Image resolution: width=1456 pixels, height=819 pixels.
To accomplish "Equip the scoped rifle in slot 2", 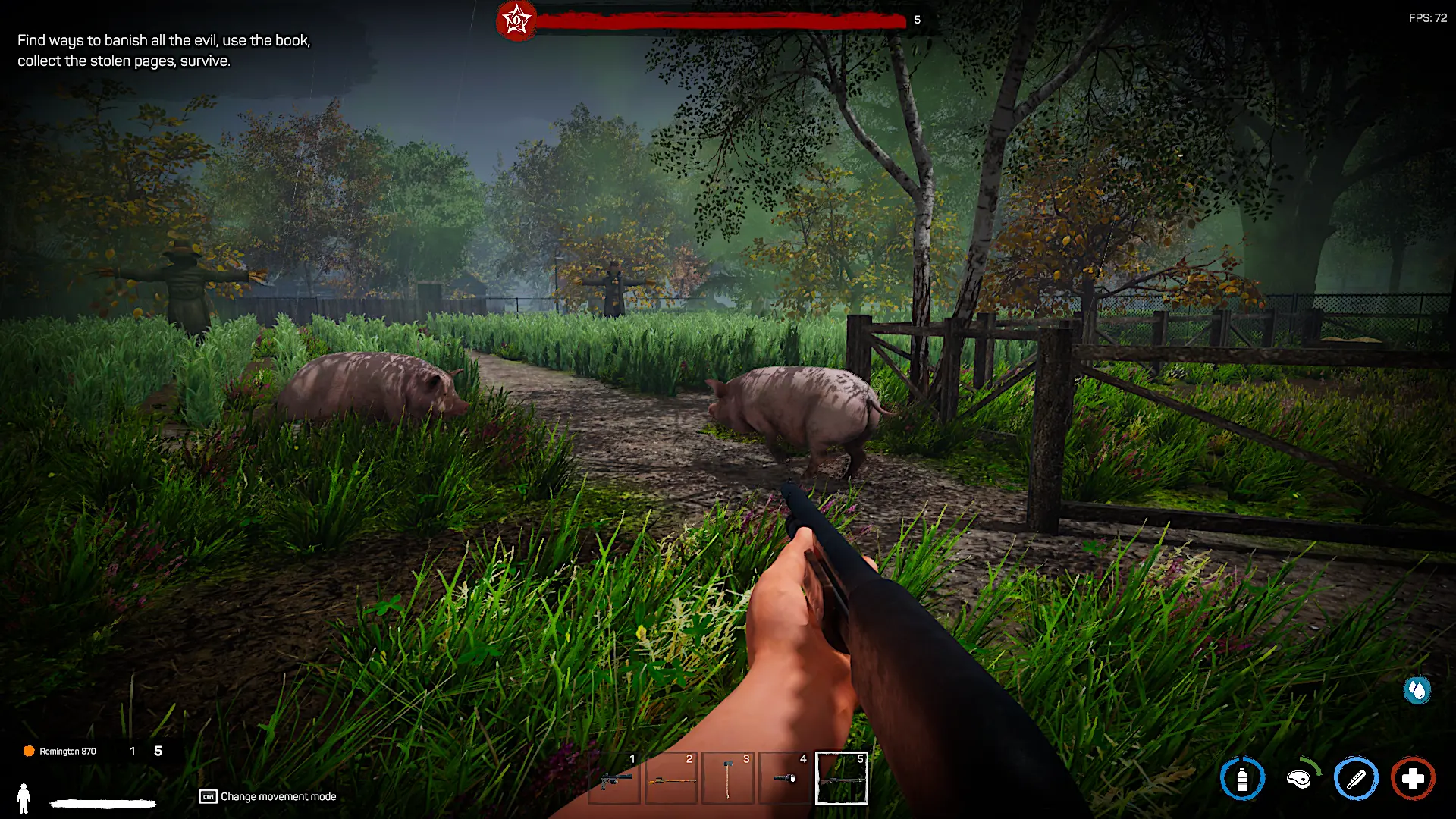I will click(x=671, y=779).
